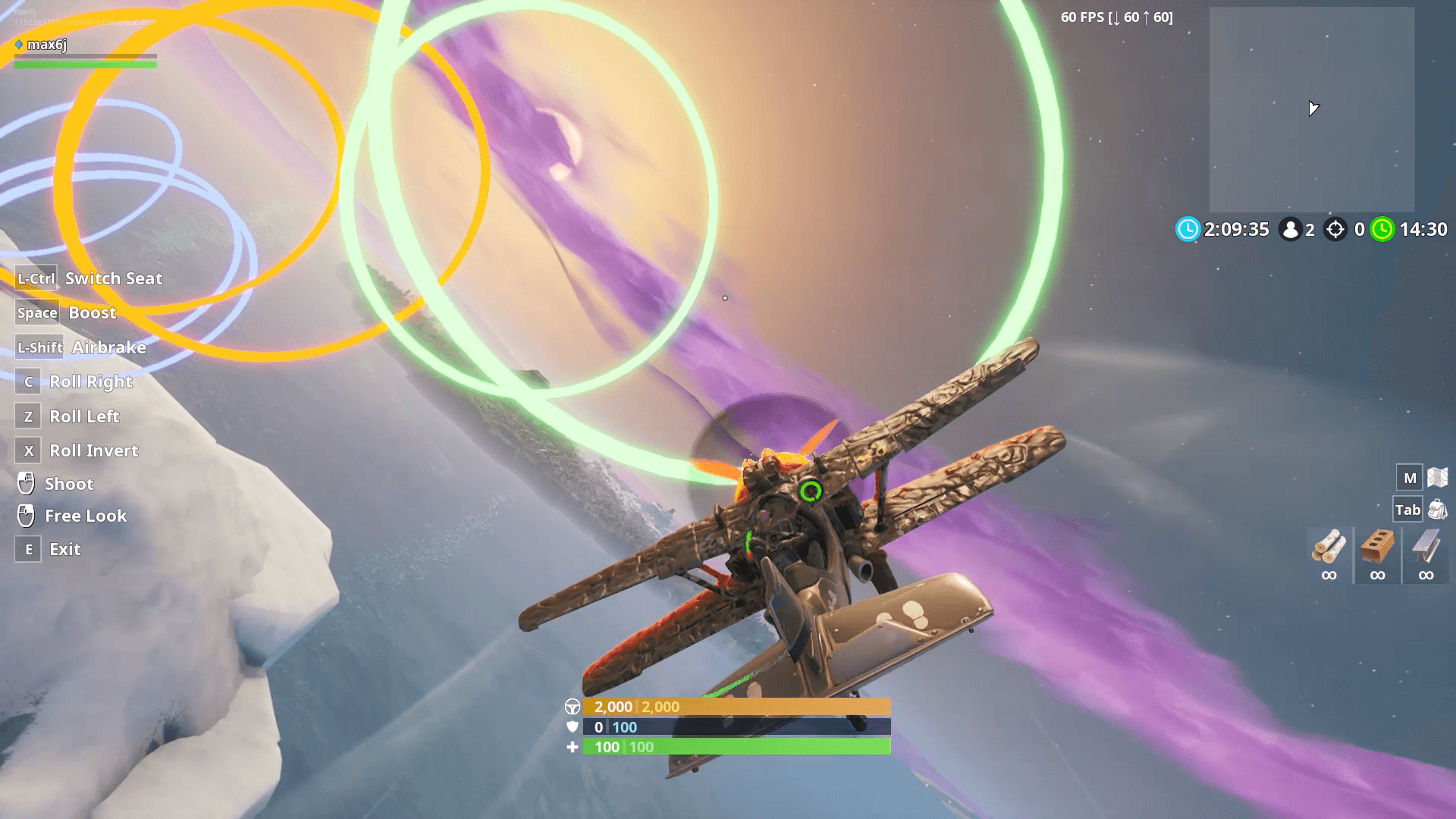This screenshot has height=819, width=1456.
Task: Click the steering wheel icon on vehicle bar
Action: 574,706
